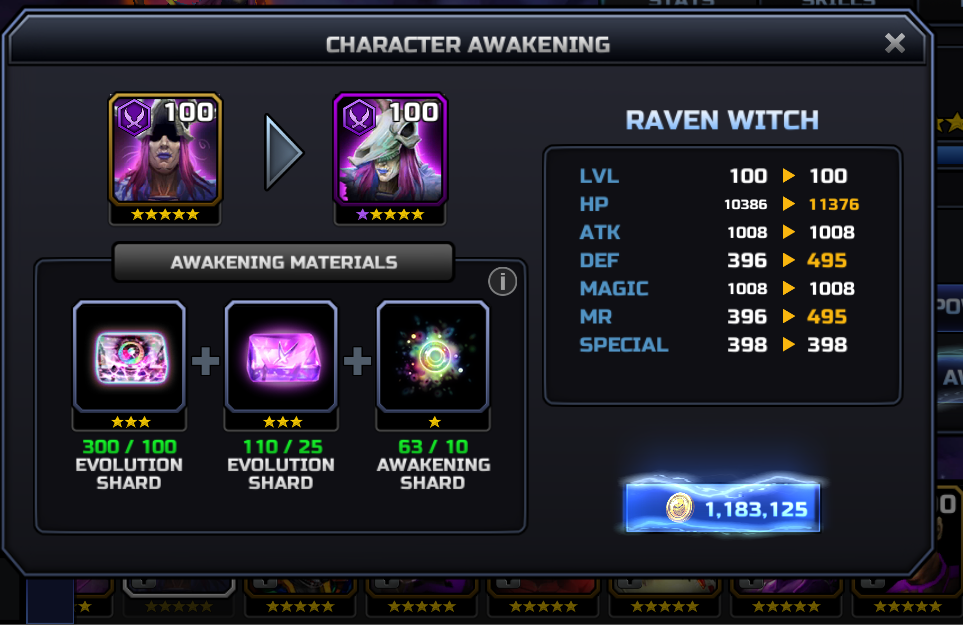Select the 110/25 purple Evolution Shard slot
Screen dimensions: 963x625
[x=281, y=357]
